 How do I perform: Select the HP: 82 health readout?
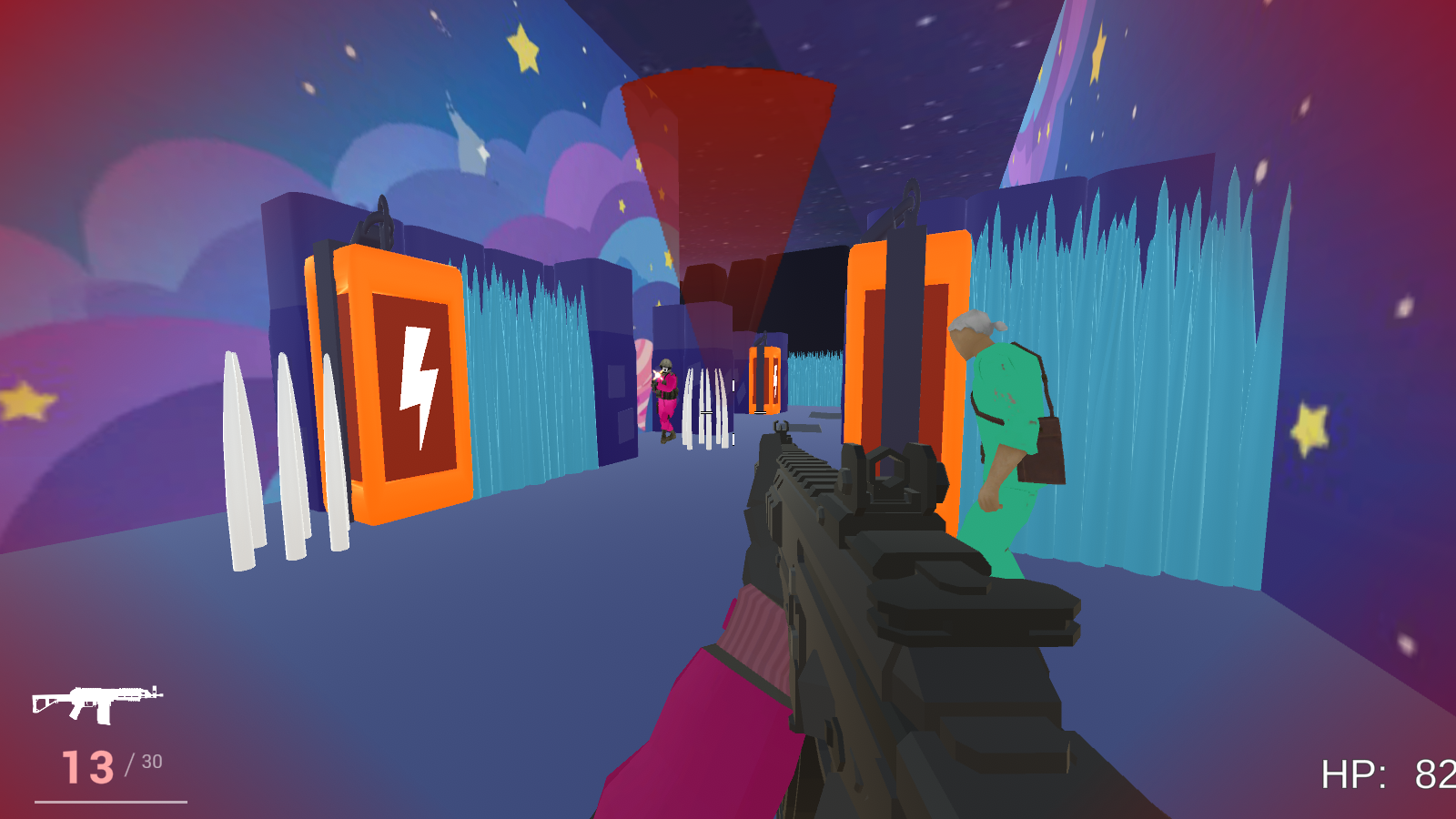click(x=1383, y=774)
